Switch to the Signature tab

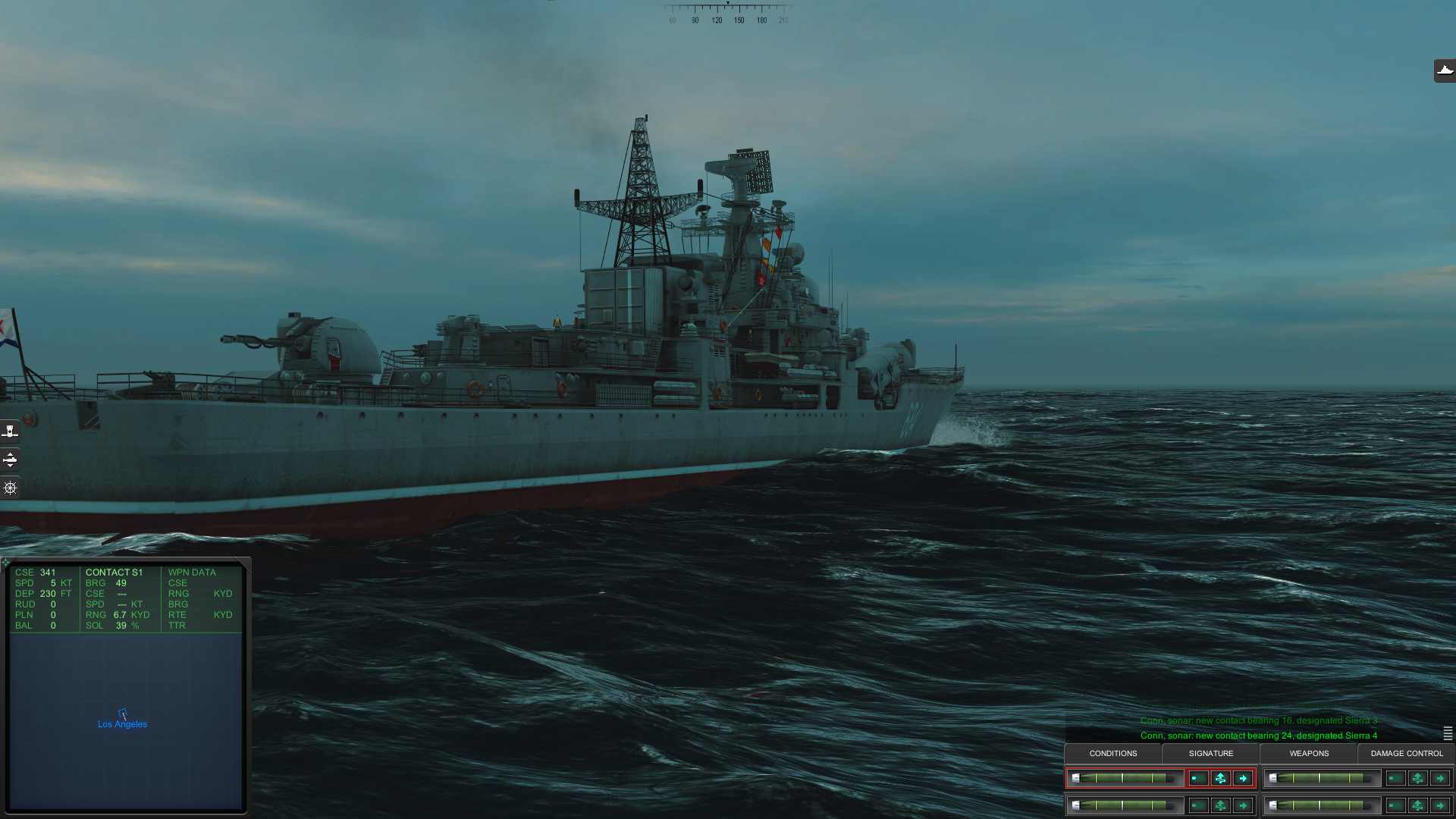1210,753
